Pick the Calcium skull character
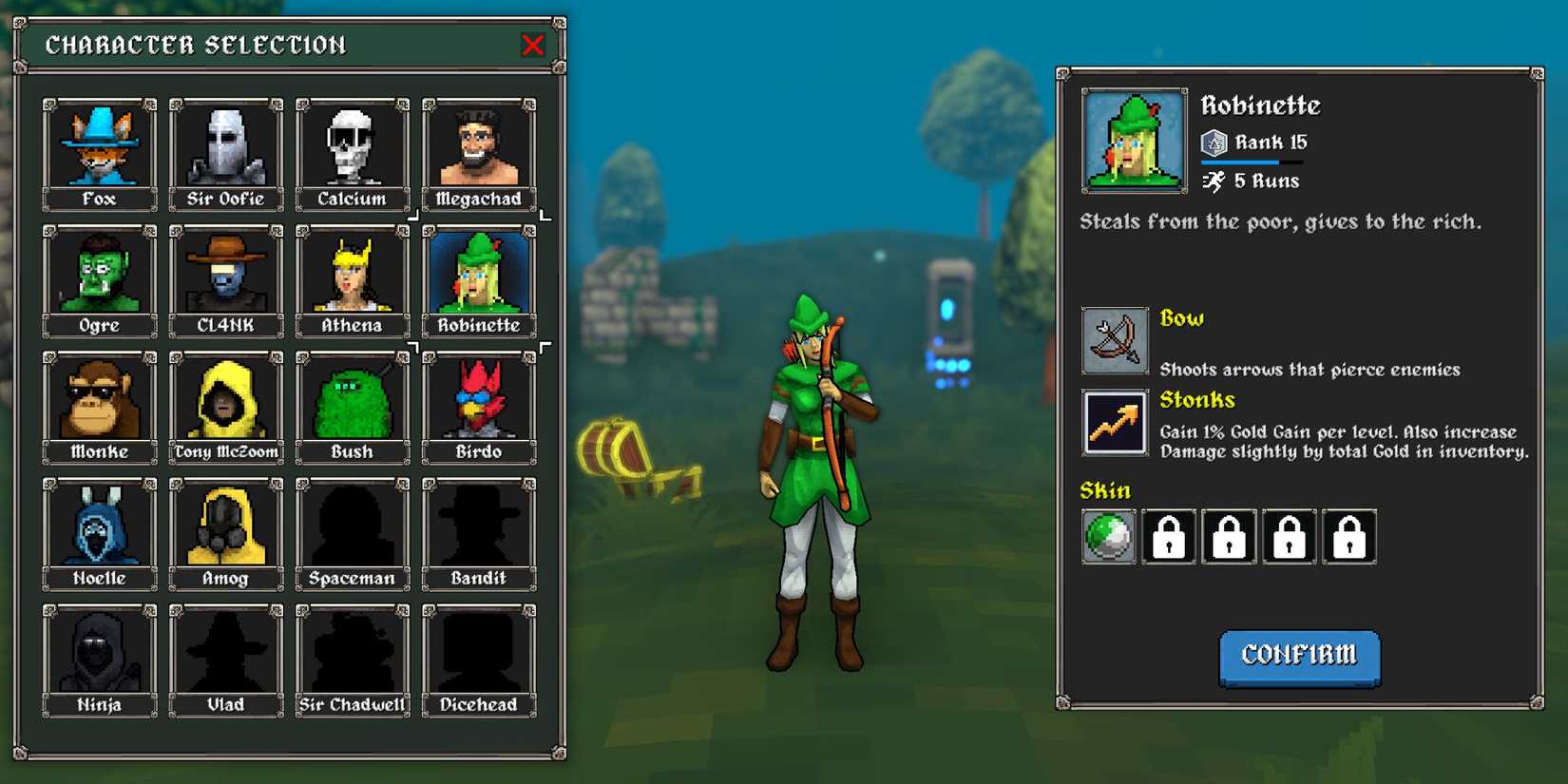 (352, 147)
